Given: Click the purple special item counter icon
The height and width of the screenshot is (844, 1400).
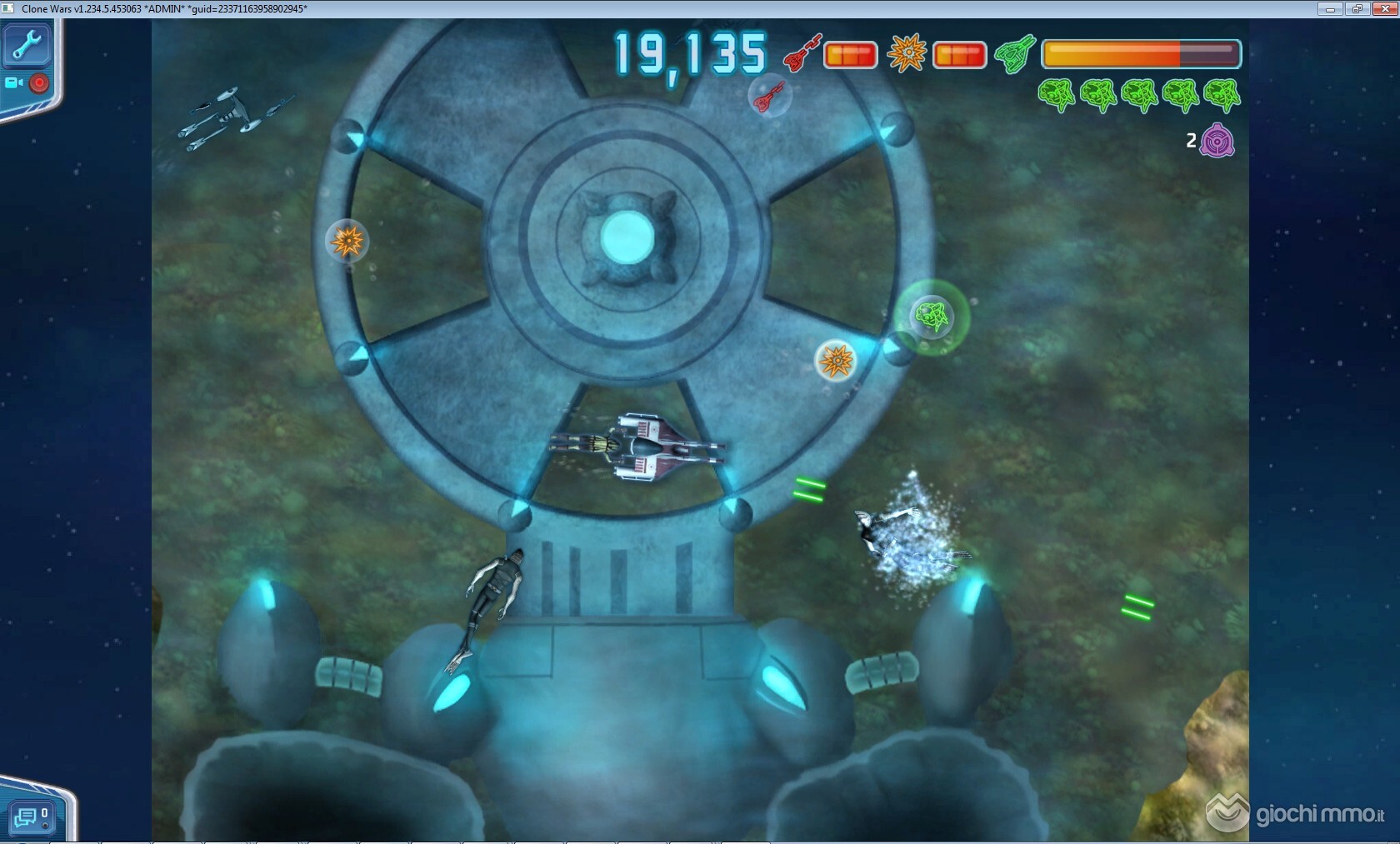Looking at the screenshot, I should coord(1217,141).
